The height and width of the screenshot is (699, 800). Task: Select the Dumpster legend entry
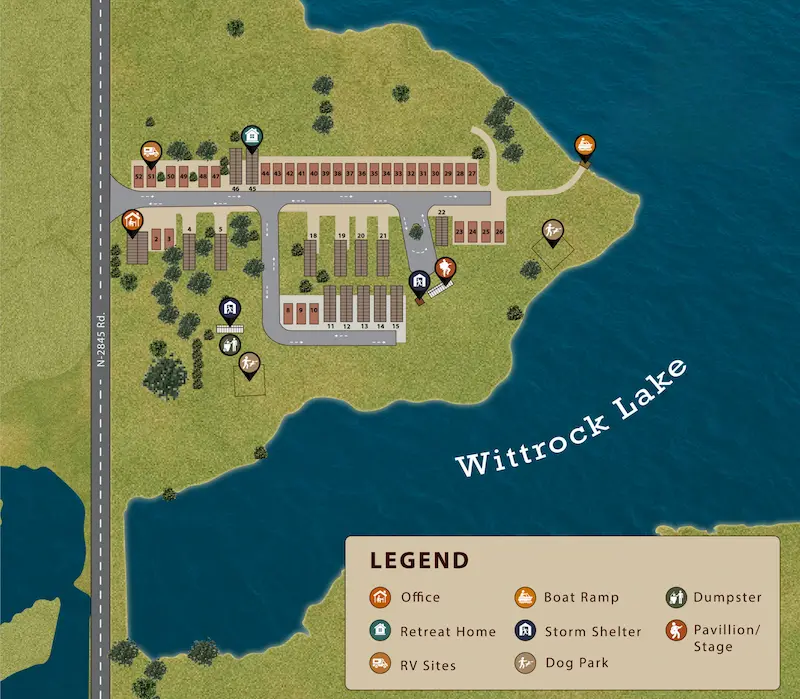(713, 598)
